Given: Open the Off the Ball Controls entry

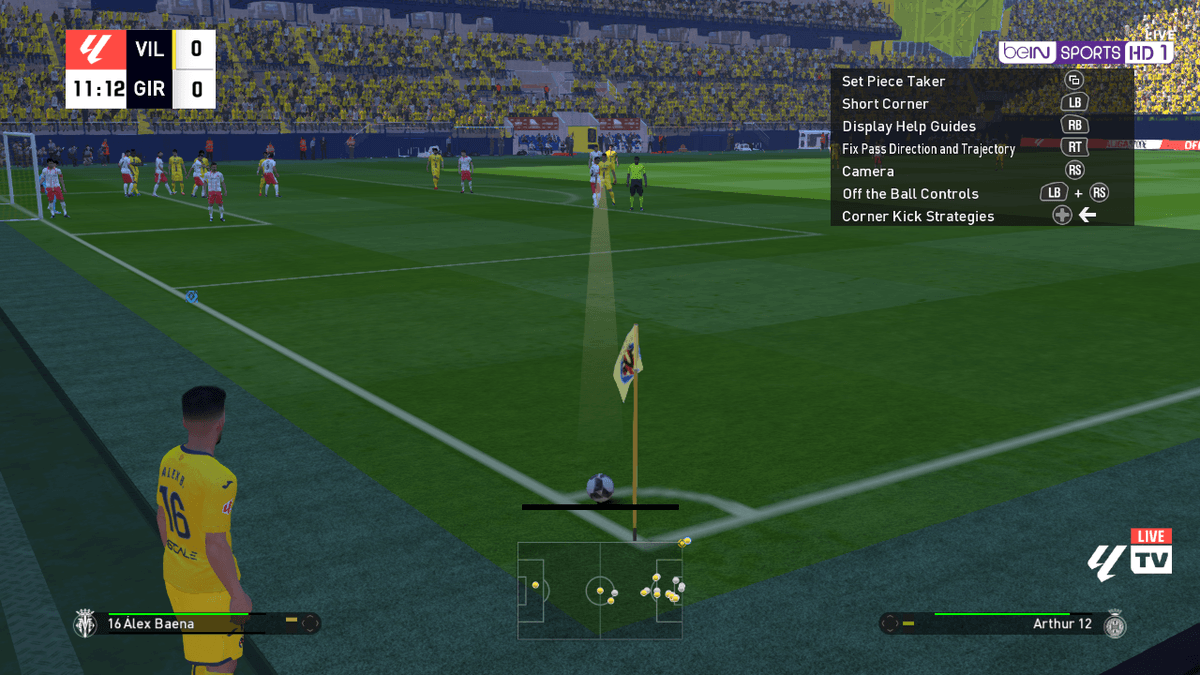Looking at the screenshot, I should coord(910,194).
